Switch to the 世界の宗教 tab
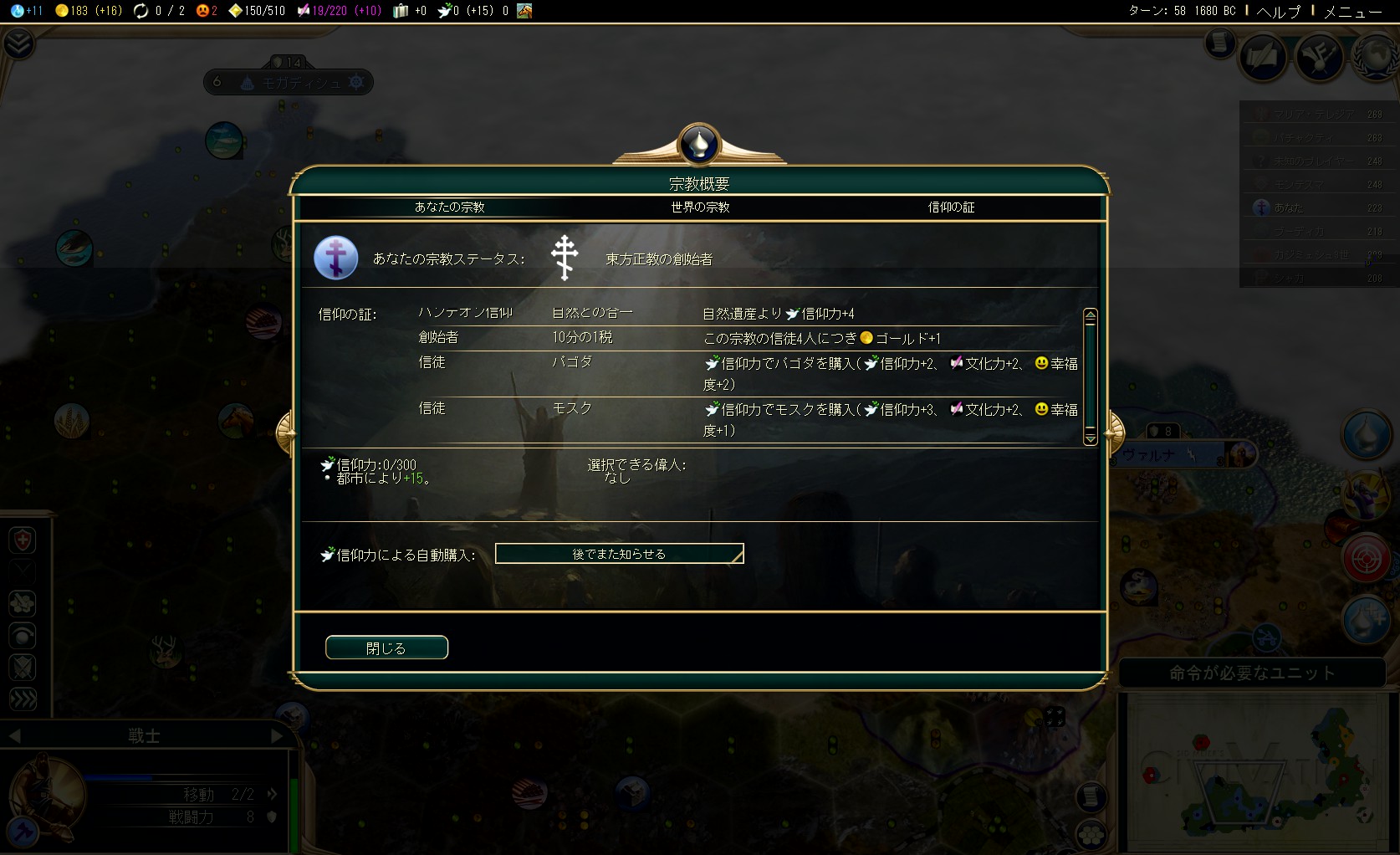Image resolution: width=1400 pixels, height=855 pixels. [700, 207]
